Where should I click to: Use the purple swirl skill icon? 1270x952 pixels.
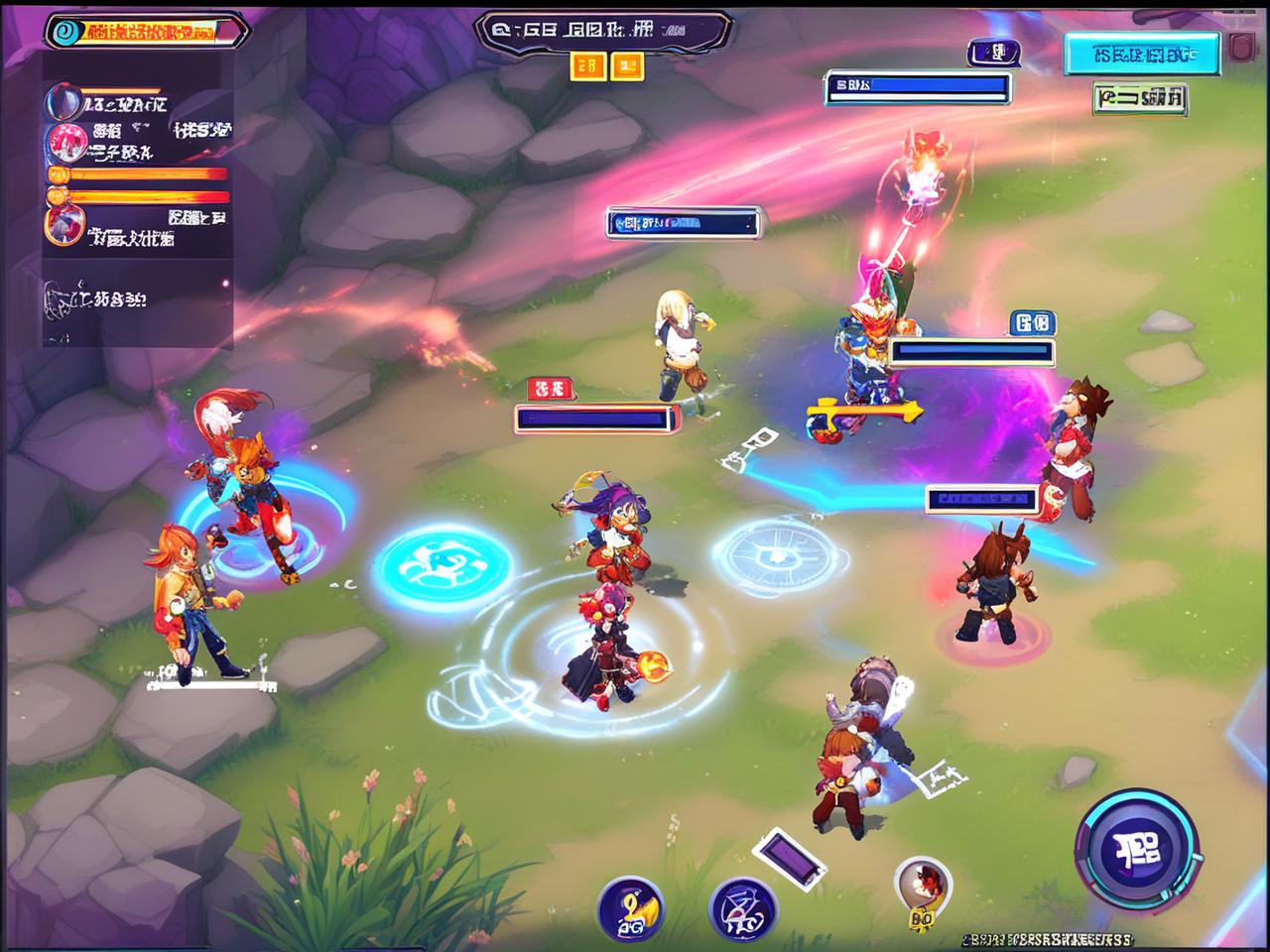(742, 910)
